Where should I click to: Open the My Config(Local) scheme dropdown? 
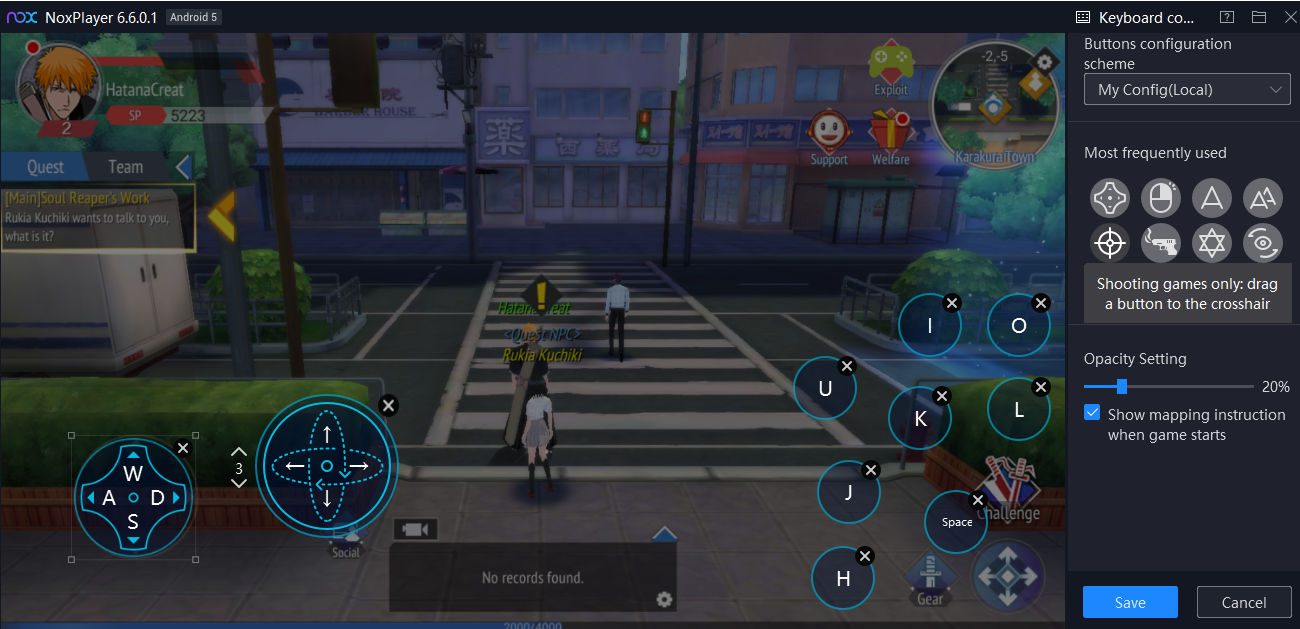1187,90
